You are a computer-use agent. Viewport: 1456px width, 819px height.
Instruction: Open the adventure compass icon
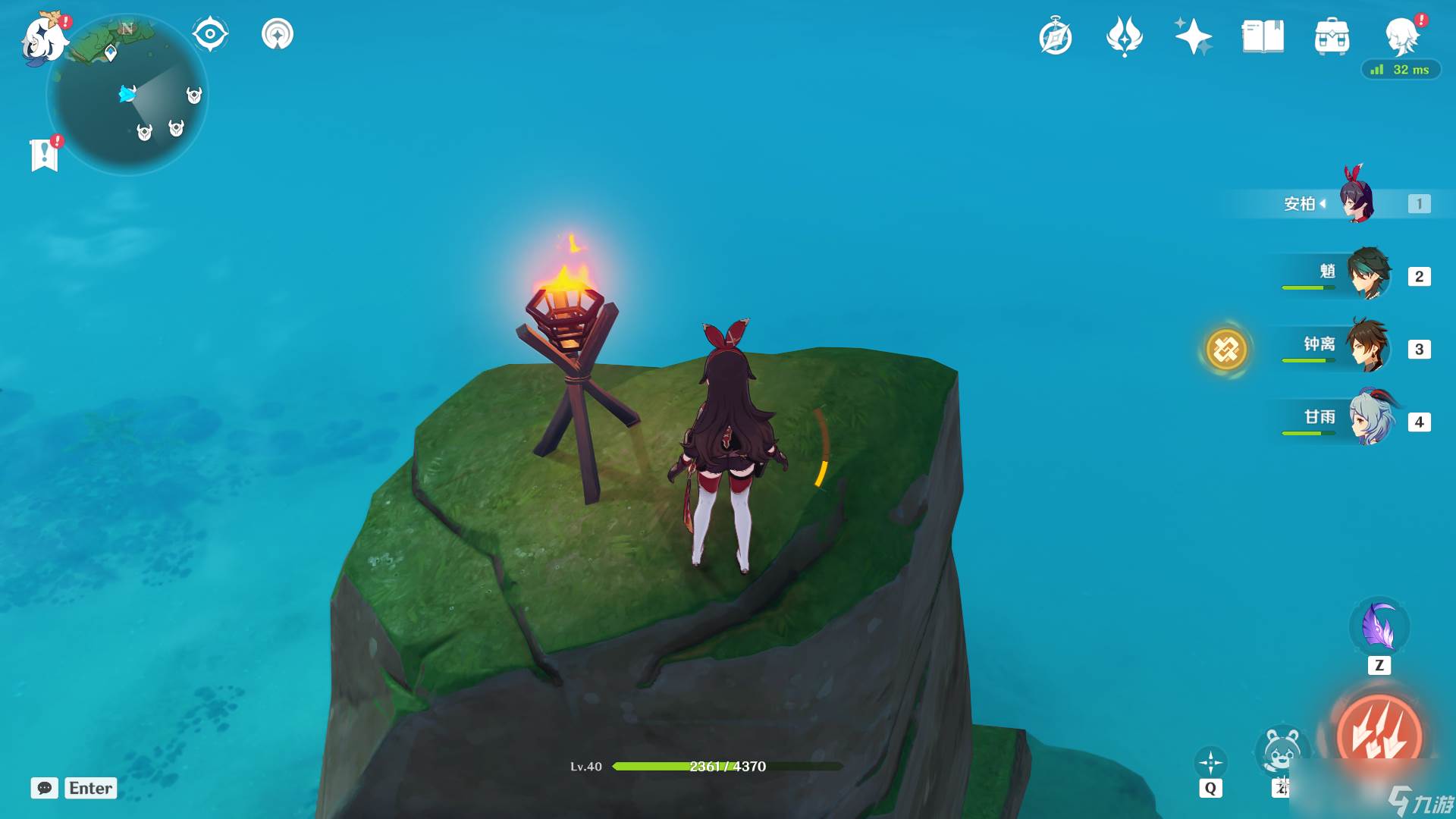point(1056,36)
